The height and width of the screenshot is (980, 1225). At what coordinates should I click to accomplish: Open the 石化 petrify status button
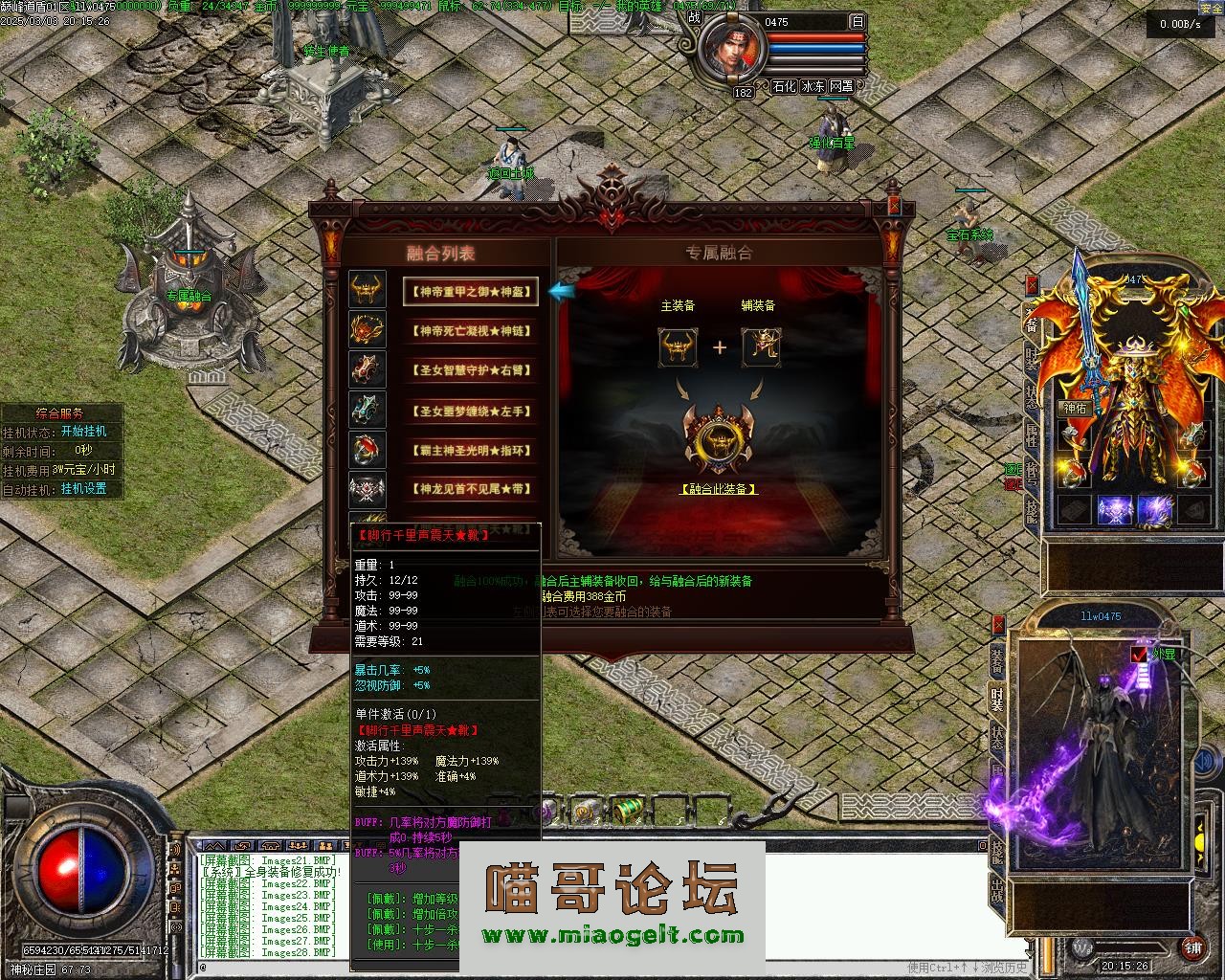pos(784,86)
